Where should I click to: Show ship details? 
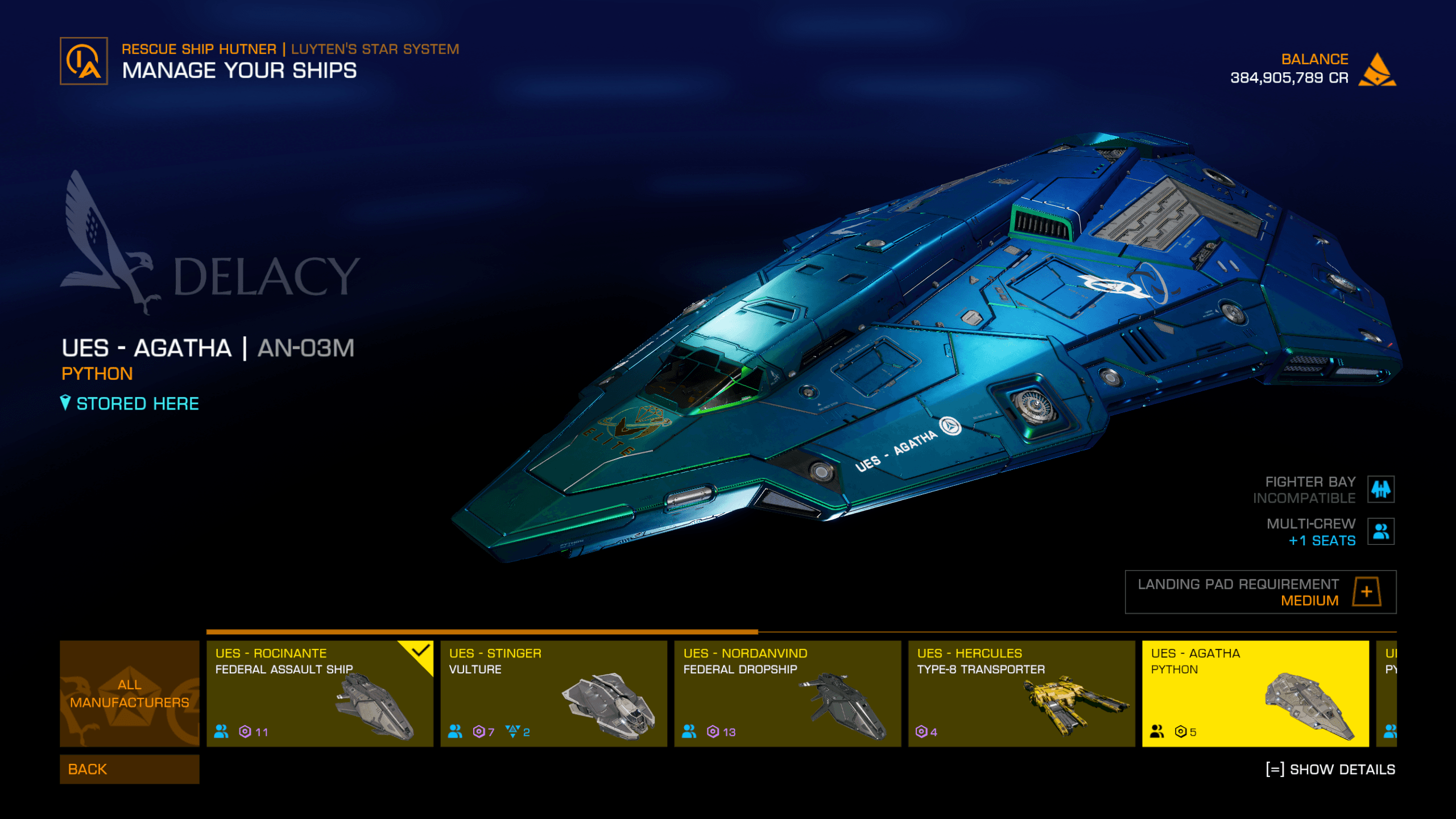click(1330, 770)
